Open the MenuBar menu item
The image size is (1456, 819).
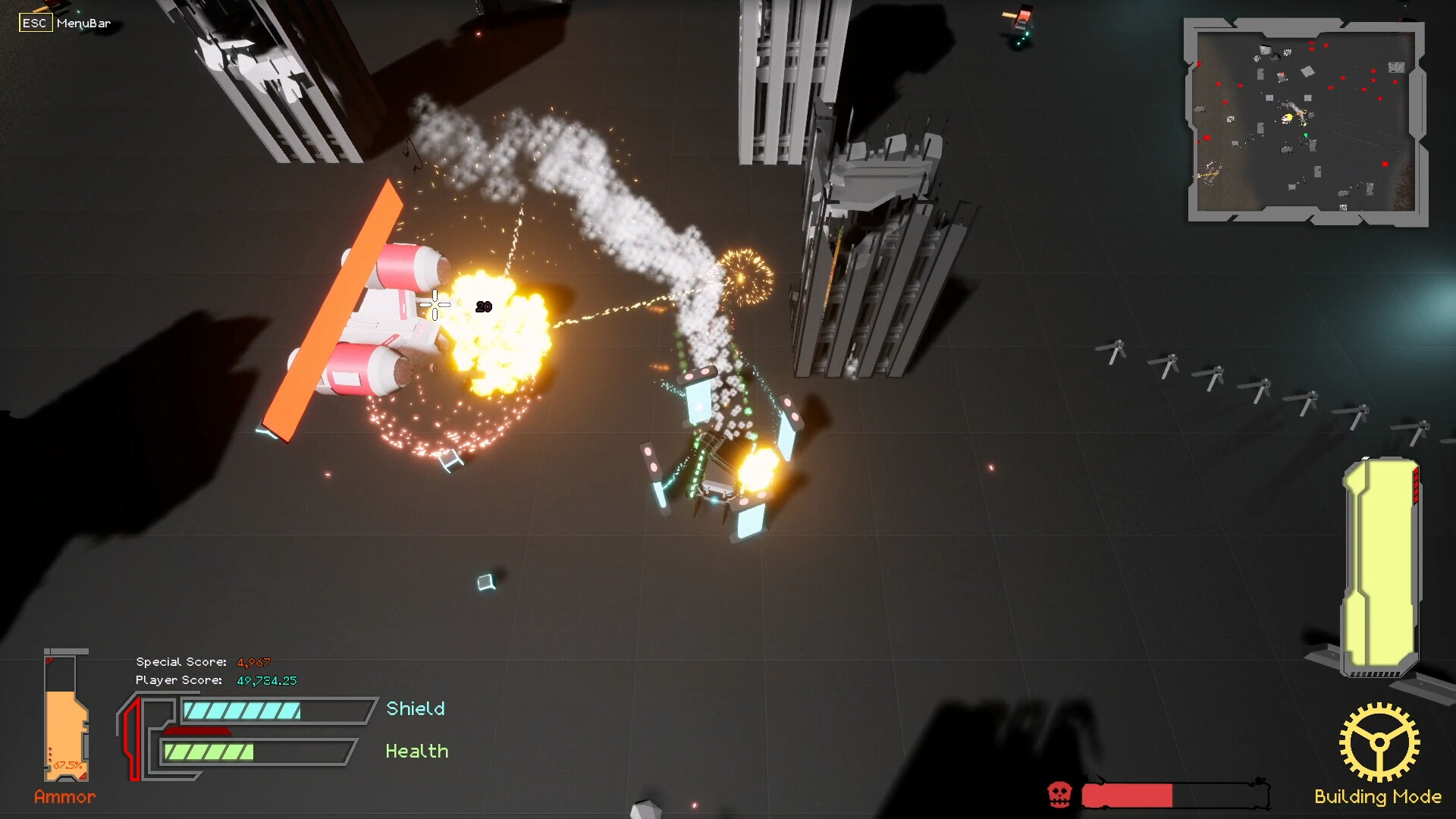click(83, 24)
